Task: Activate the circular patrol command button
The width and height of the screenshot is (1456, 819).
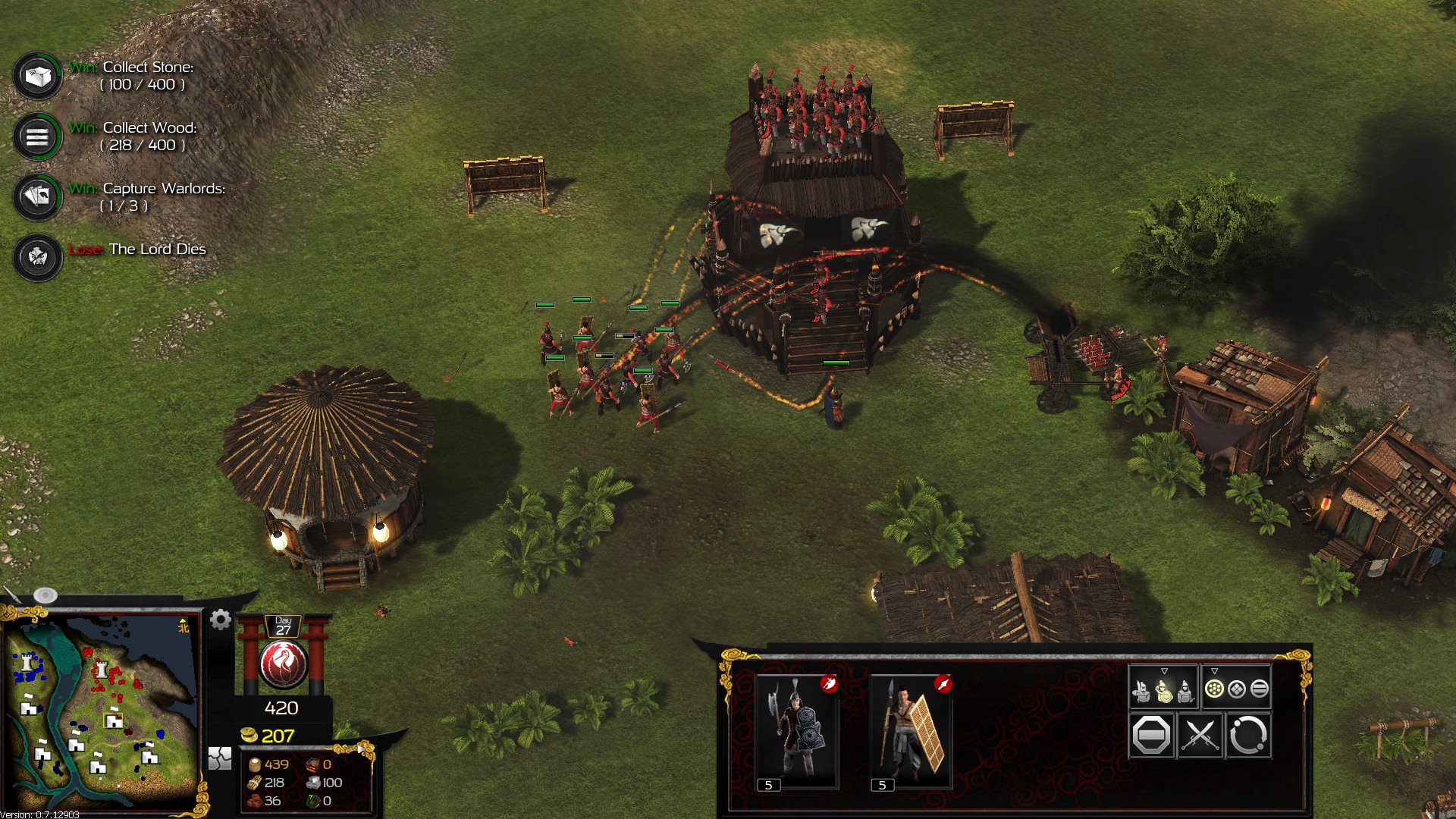Action: coord(1247,735)
